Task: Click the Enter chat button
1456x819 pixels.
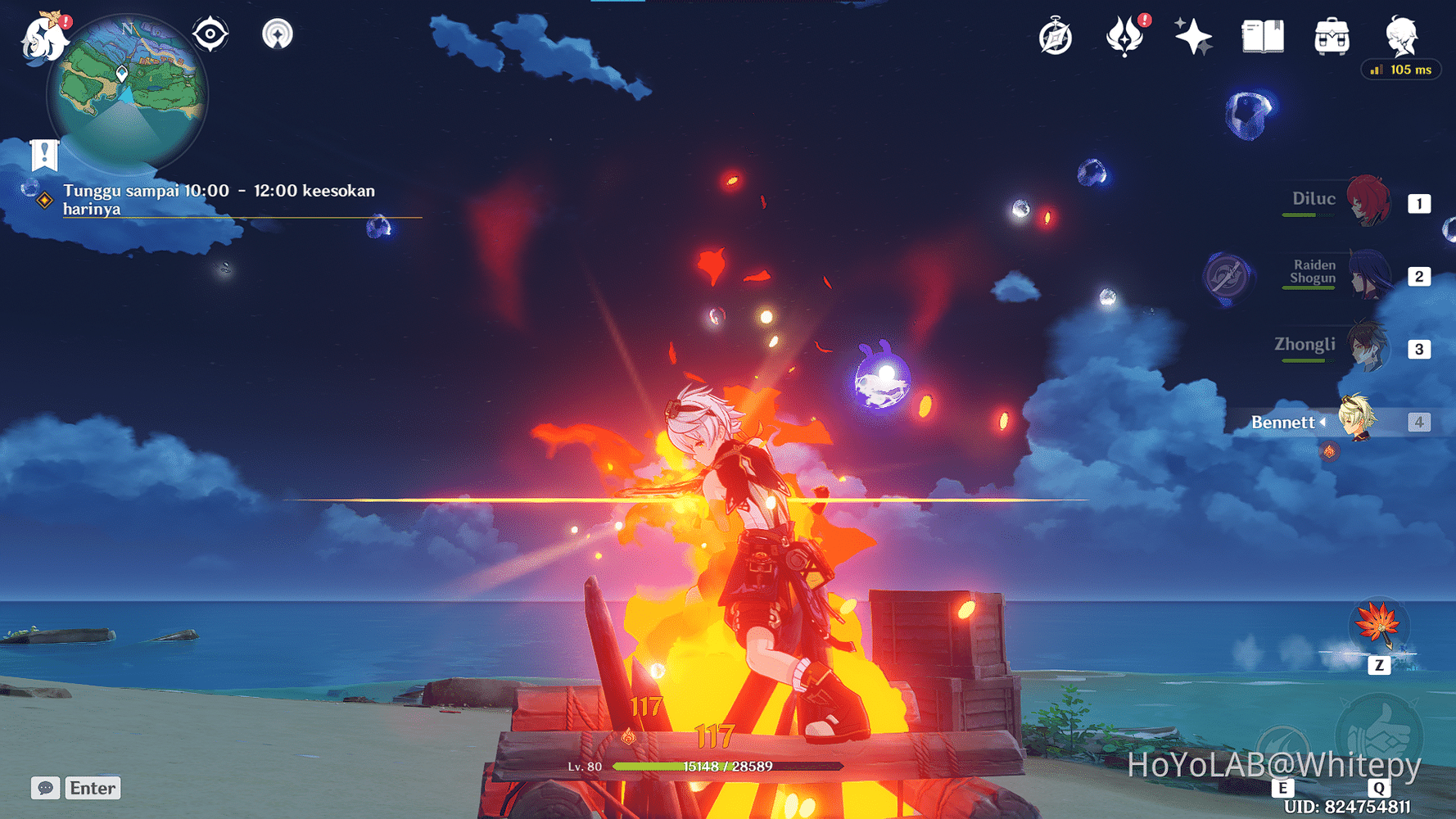Action: pyautogui.click(x=92, y=788)
